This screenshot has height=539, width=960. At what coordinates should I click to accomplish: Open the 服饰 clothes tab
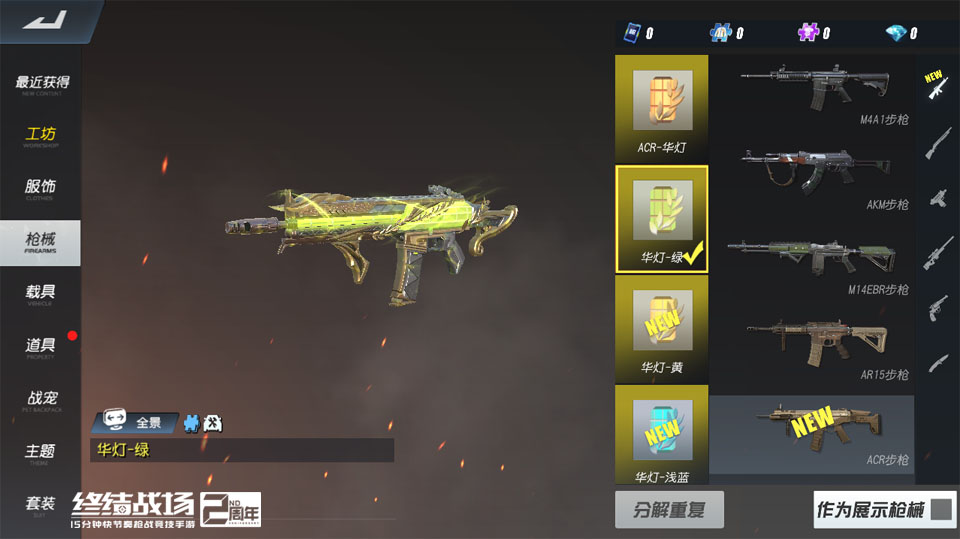42,189
